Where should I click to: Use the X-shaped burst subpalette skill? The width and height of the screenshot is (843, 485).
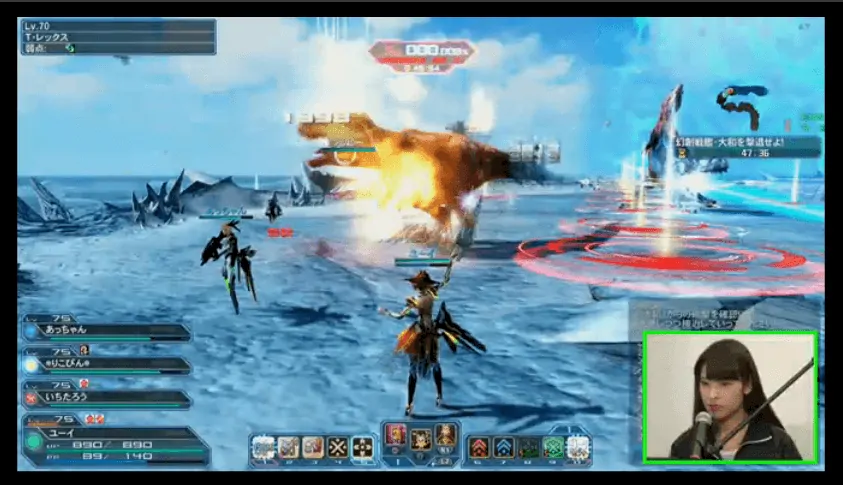(337, 447)
